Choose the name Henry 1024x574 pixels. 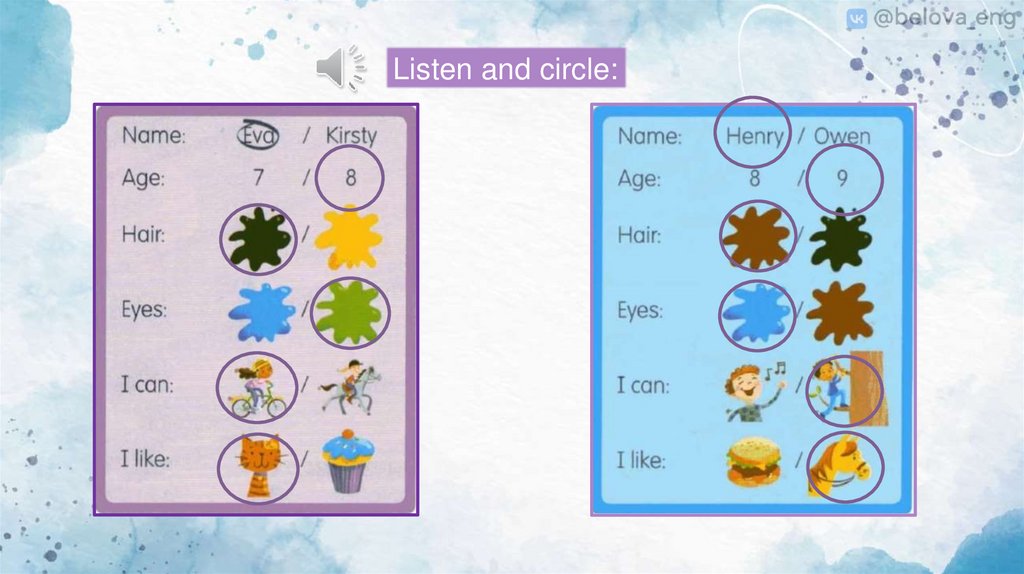click(754, 134)
